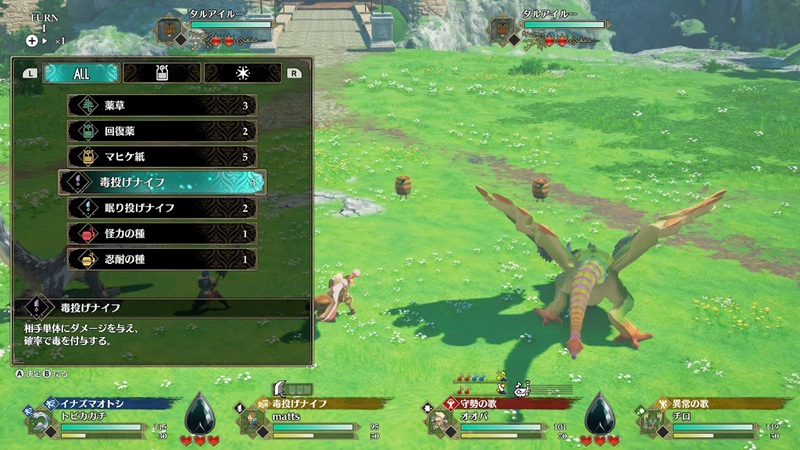This screenshot has height=450, width=800.
Task: Switch to the ALL items tab
Action: pyautogui.click(x=82, y=73)
